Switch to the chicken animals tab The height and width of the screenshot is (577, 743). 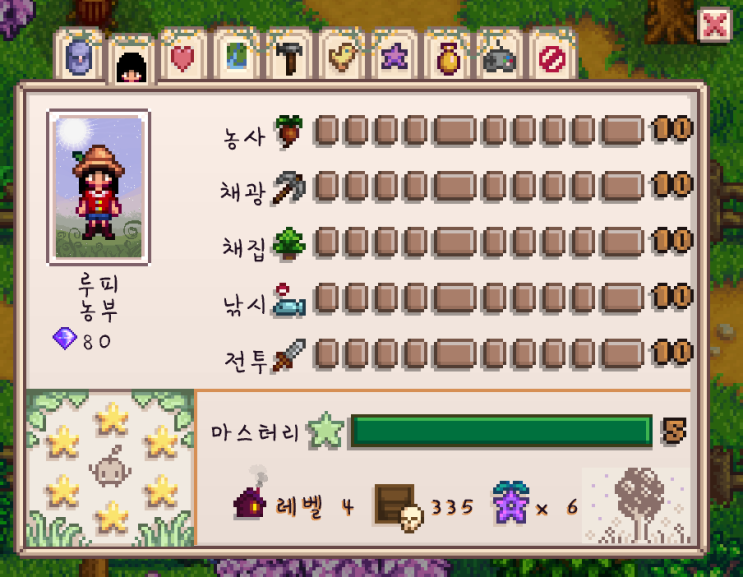click(x=342, y=59)
